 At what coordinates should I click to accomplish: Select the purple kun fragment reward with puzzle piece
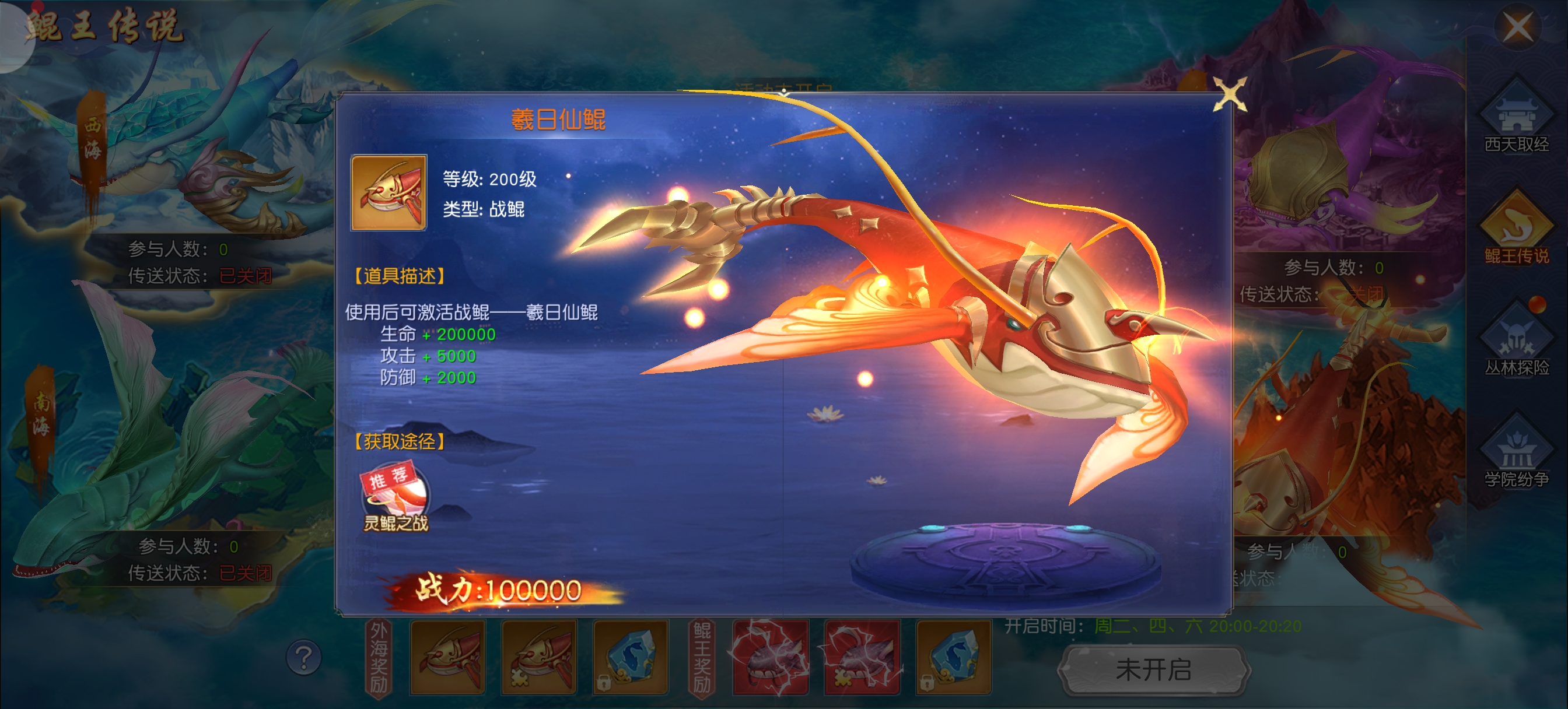(x=862, y=657)
